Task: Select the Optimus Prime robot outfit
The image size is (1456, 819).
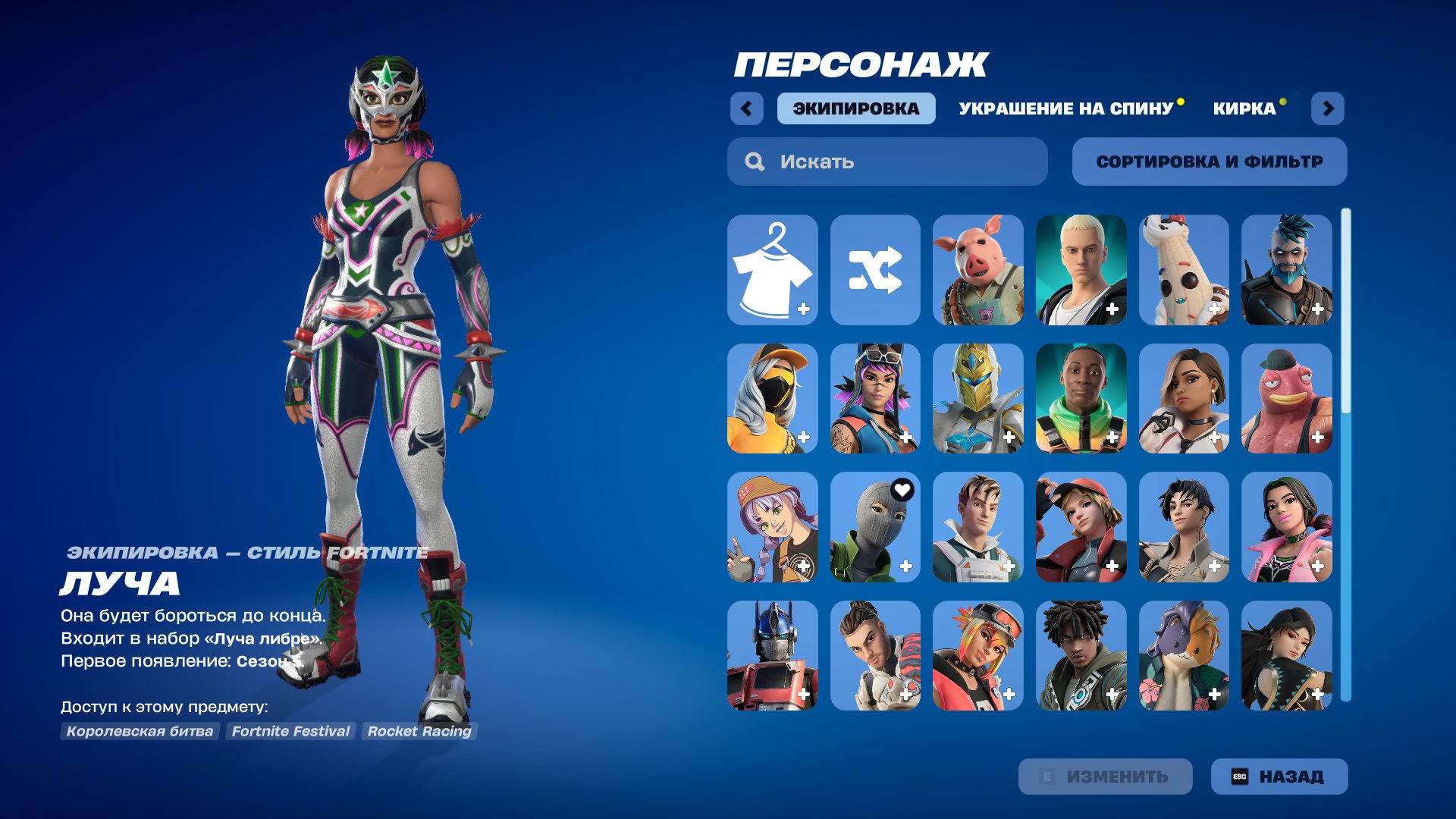Action: pyautogui.click(x=772, y=656)
